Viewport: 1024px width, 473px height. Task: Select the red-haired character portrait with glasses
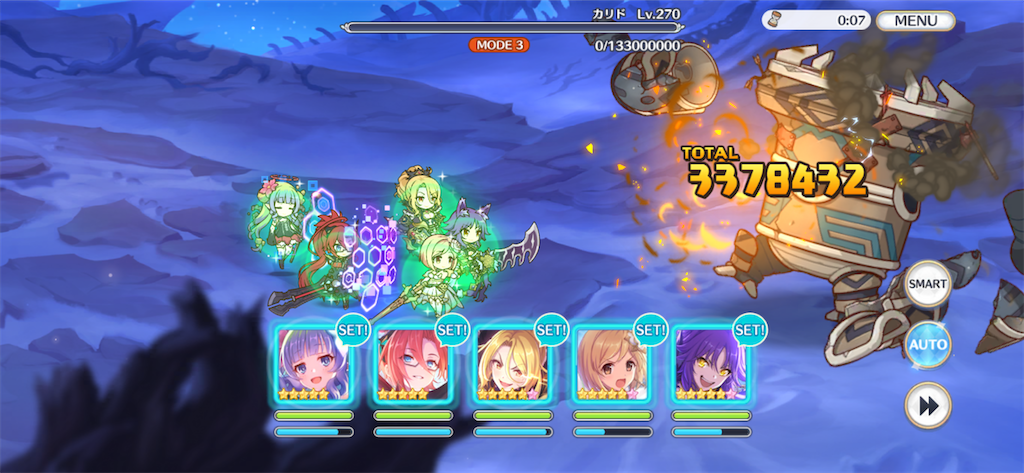(412, 363)
